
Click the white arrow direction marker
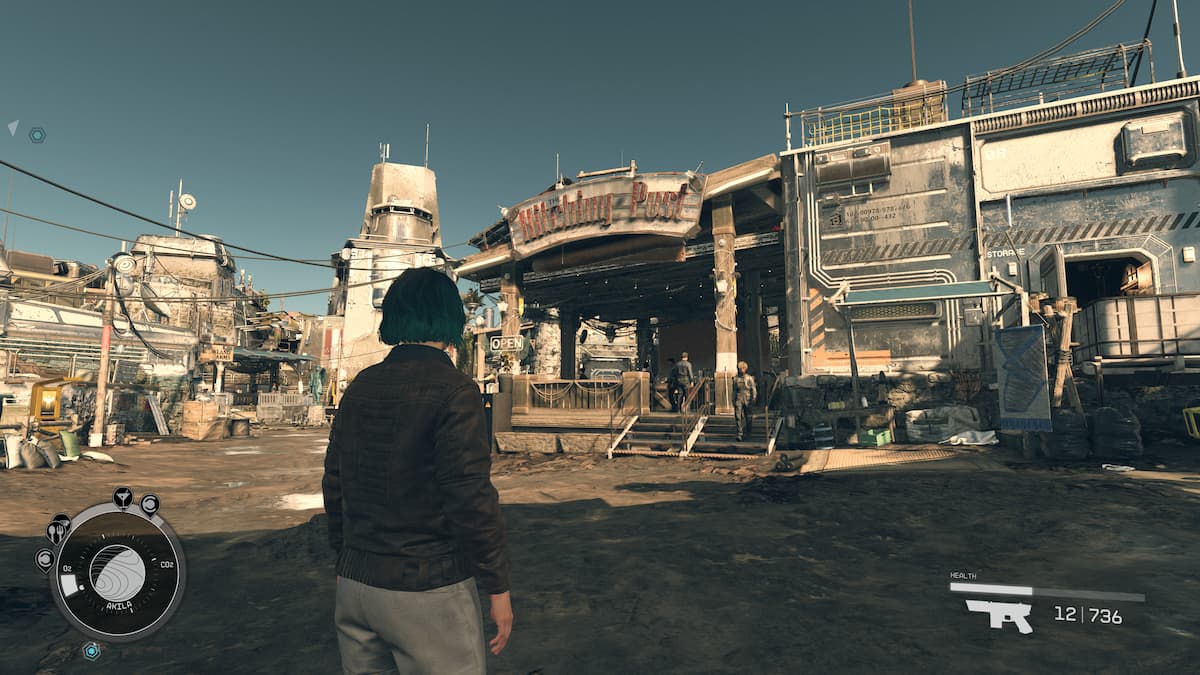13,127
